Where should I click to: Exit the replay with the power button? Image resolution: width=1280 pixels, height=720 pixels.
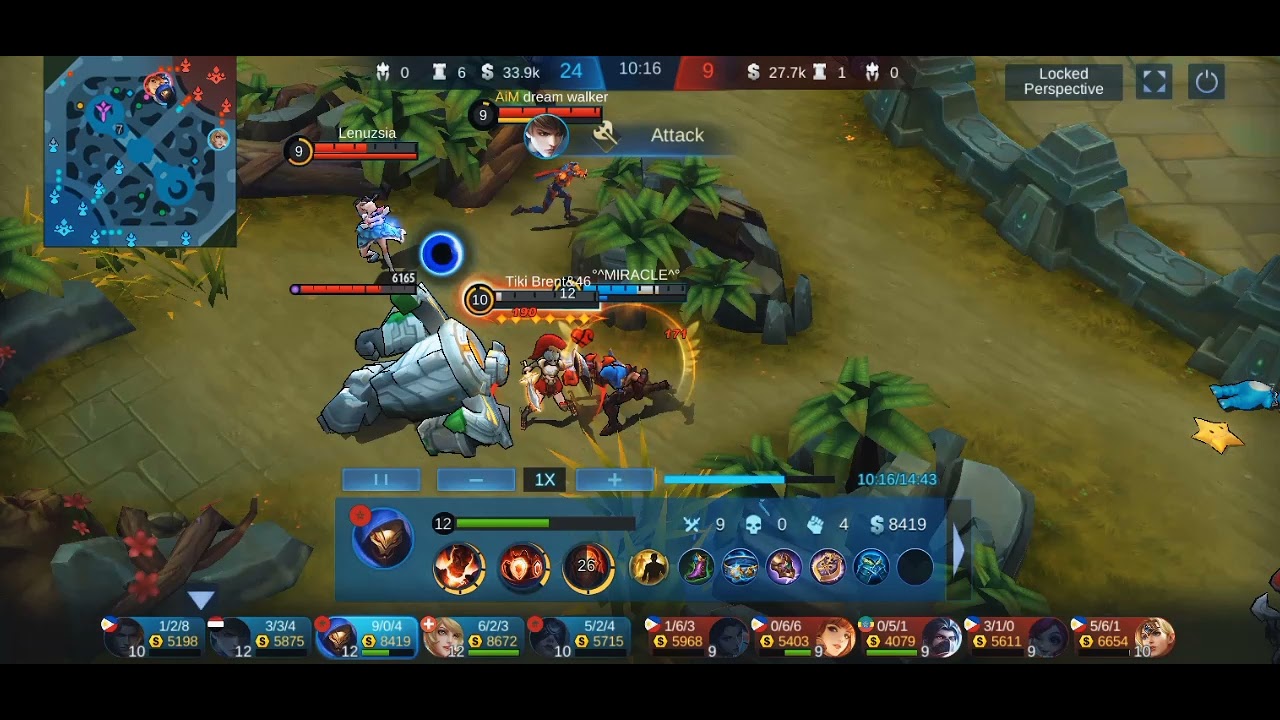click(x=1206, y=81)
